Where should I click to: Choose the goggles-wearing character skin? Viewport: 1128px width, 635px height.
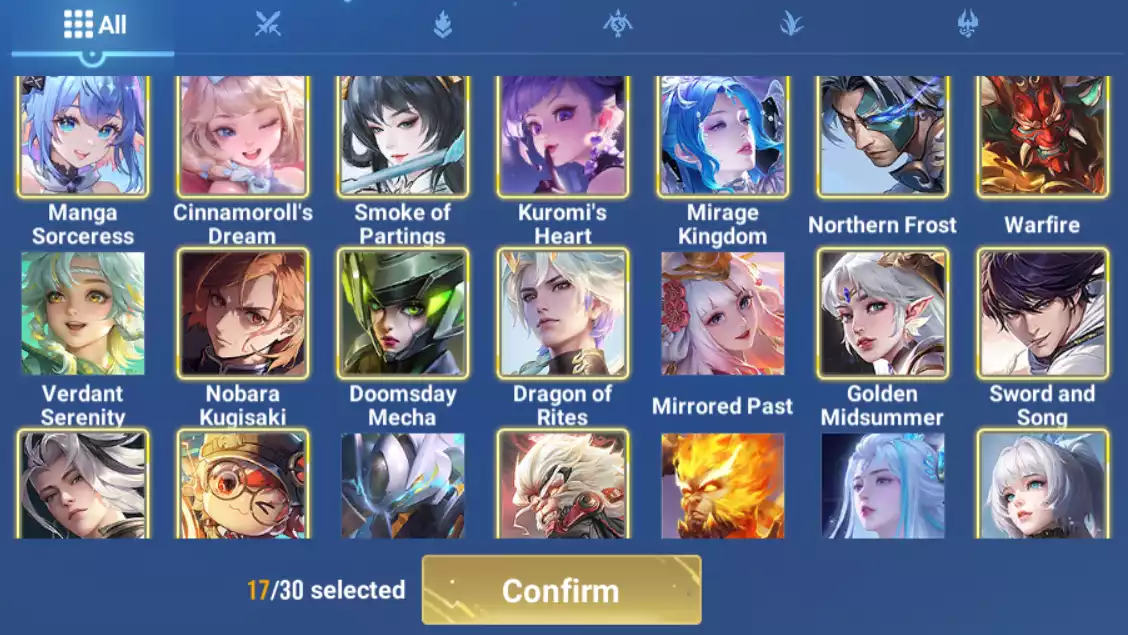(243, 486)
